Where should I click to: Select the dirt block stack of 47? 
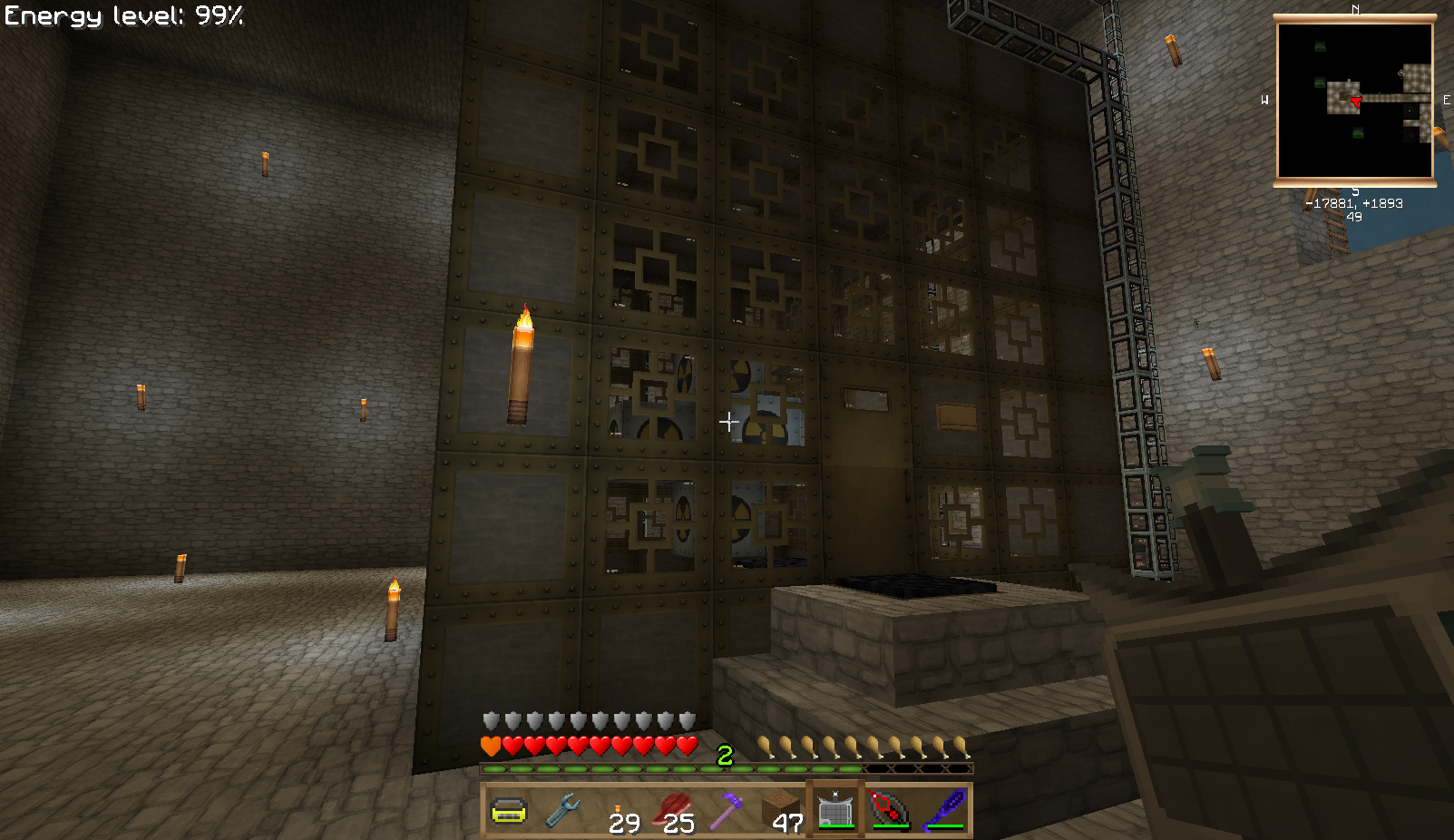[x=781, y=810]
